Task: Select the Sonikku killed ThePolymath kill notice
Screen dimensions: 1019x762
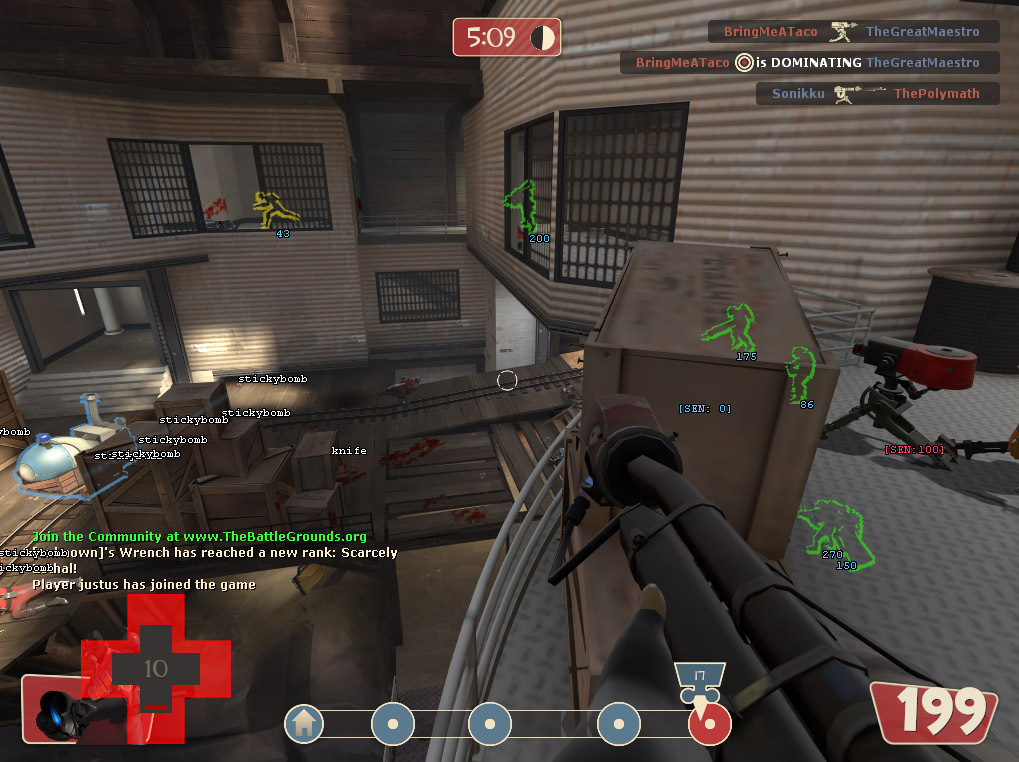Action: click(x=879, y=94)
